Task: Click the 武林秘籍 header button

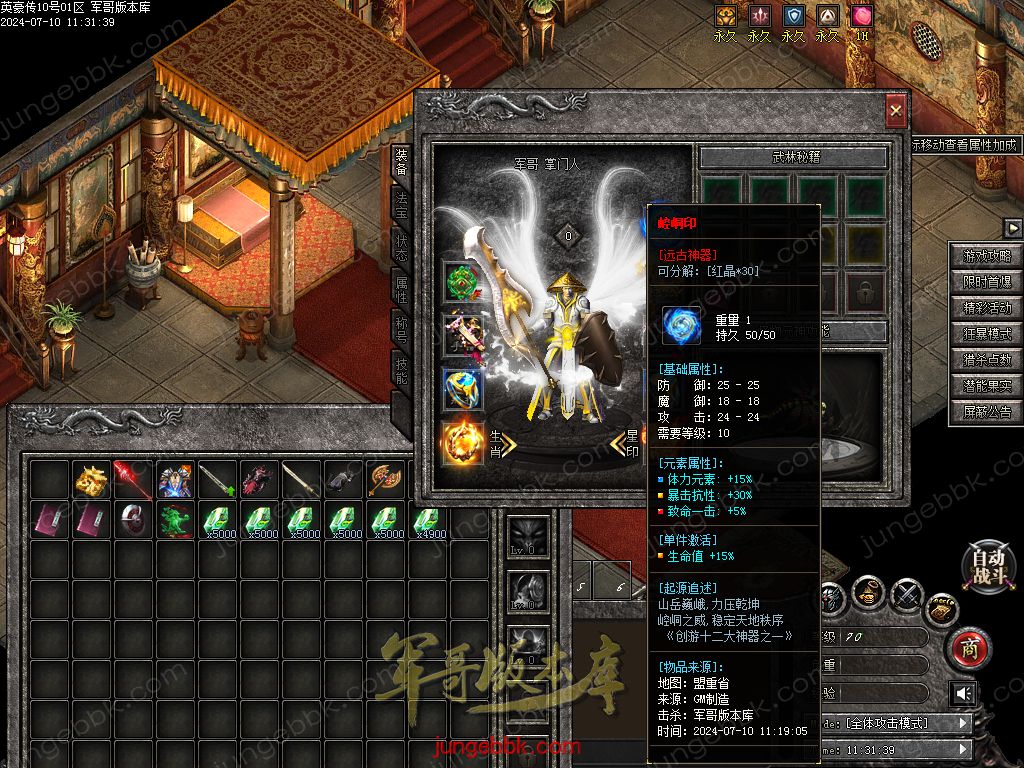Action: point(792,158)
